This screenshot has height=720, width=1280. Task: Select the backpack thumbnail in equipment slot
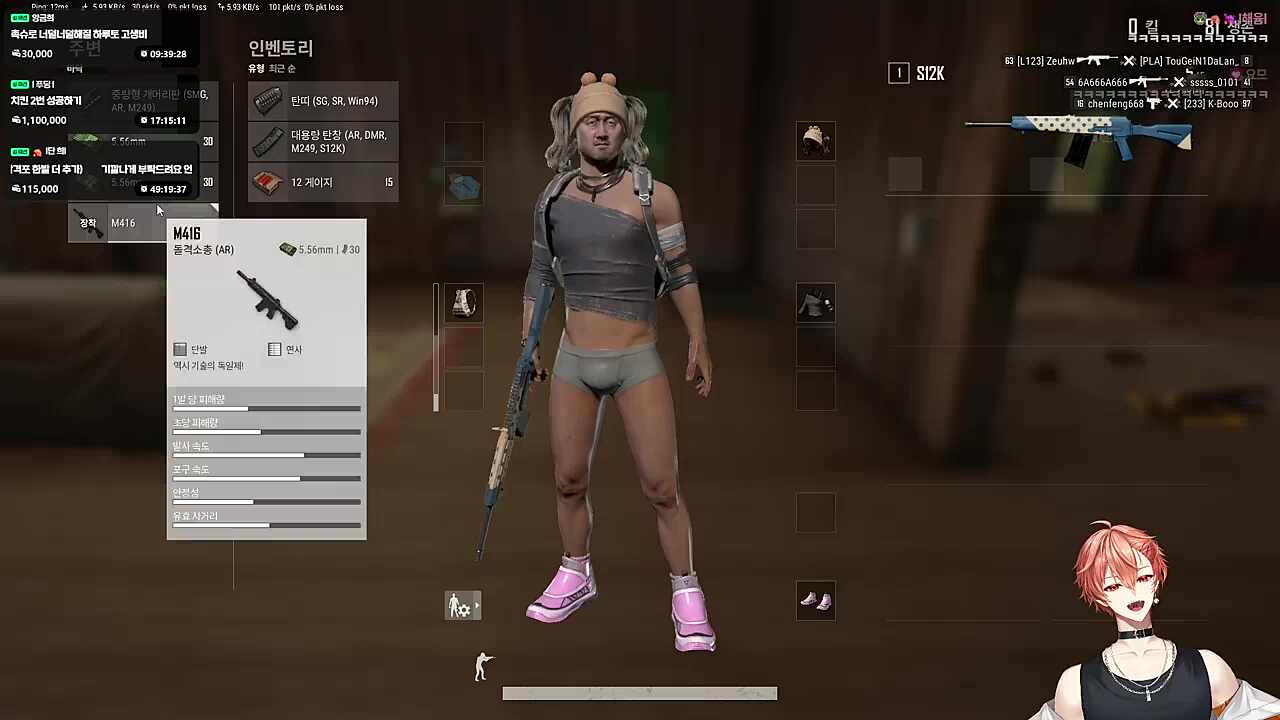(x=463, y=303)
